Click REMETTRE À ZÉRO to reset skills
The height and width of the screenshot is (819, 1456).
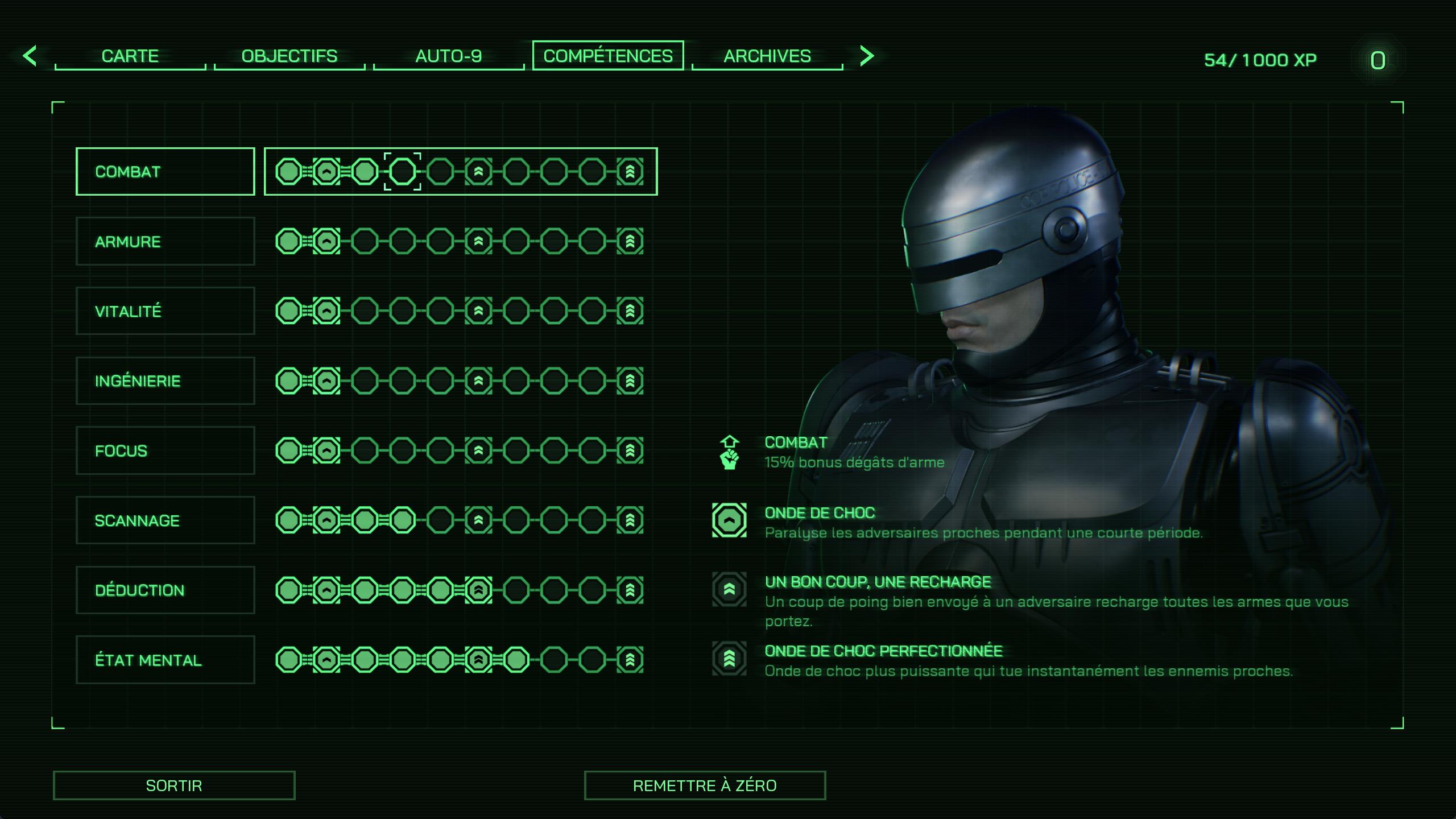click(x=705, y=785)
